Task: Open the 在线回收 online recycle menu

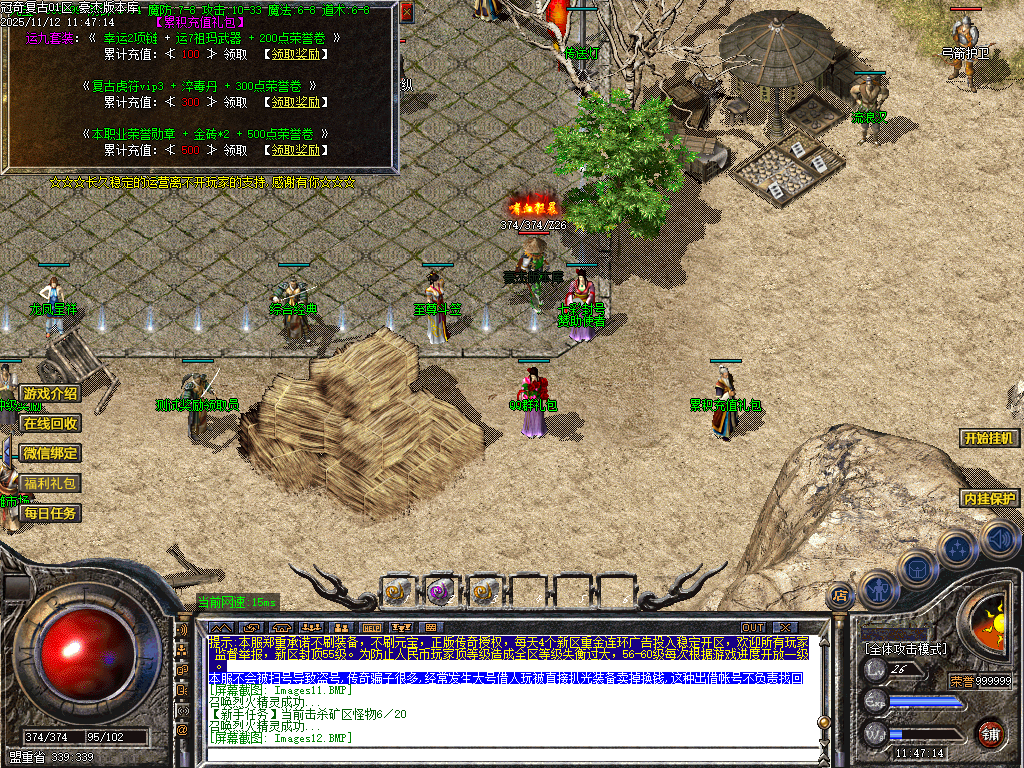Action: click(x=51, y=424)
